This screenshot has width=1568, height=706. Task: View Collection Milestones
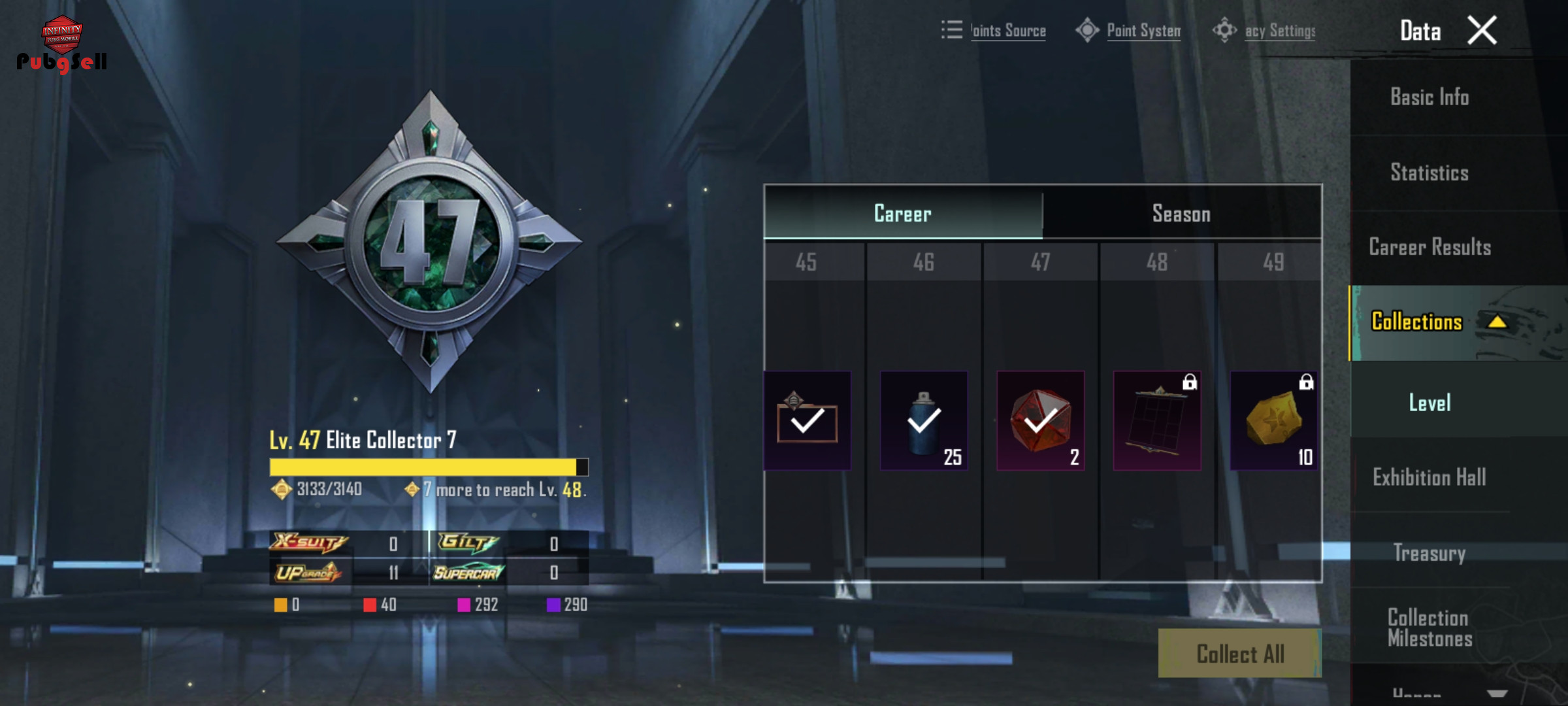[1429, 628]
